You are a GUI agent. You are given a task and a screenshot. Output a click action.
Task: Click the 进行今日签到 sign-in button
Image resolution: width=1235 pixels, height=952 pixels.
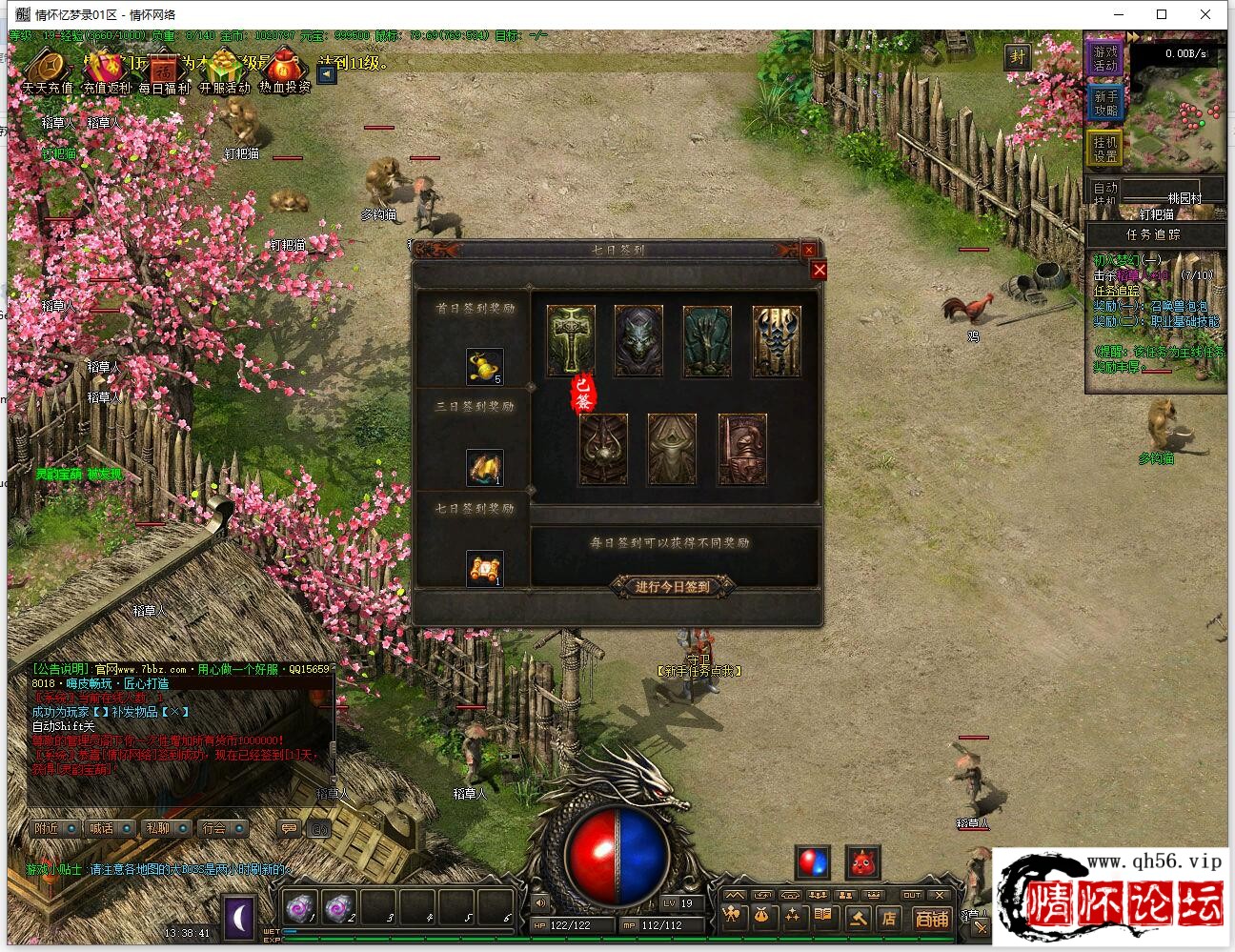click(673, 586)
